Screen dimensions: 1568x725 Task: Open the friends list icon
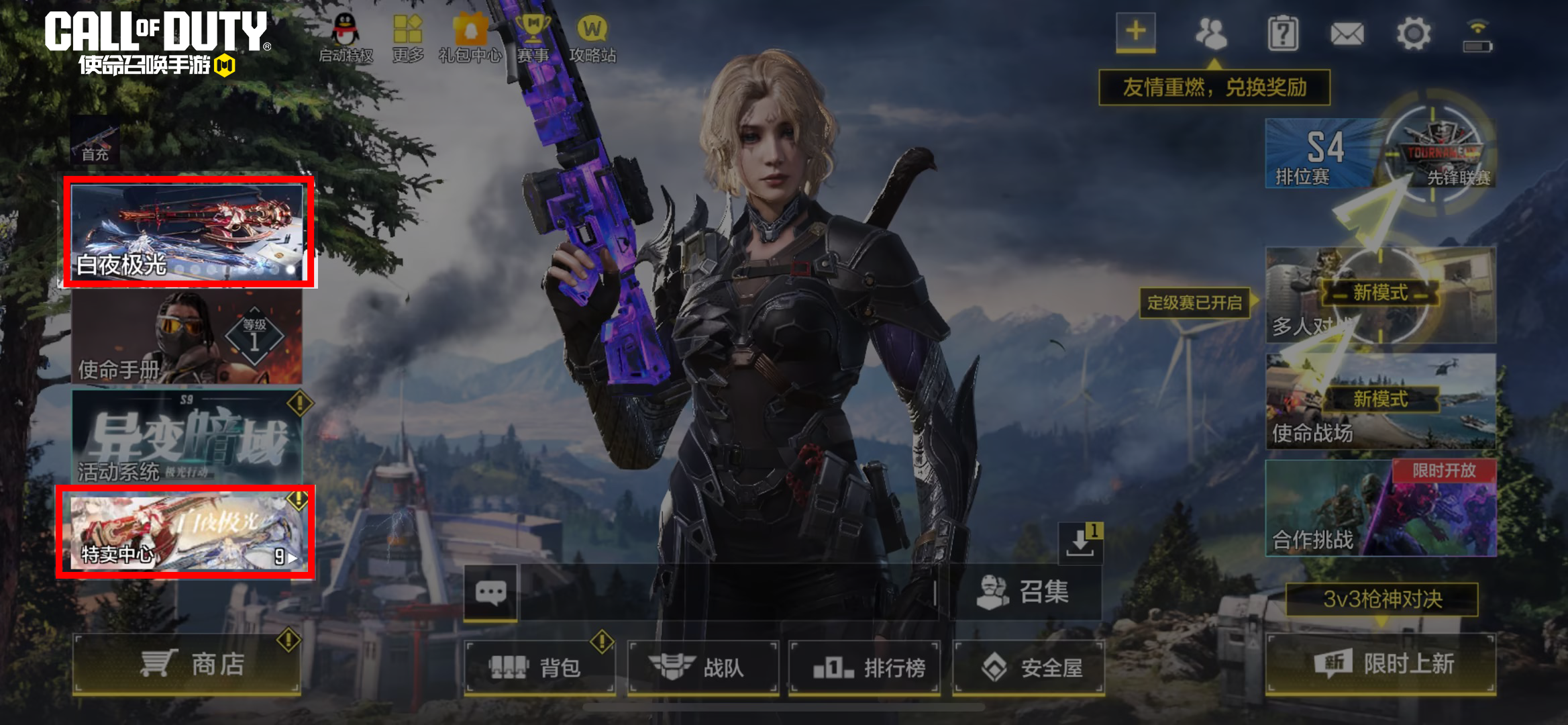tap(1211, 34)
